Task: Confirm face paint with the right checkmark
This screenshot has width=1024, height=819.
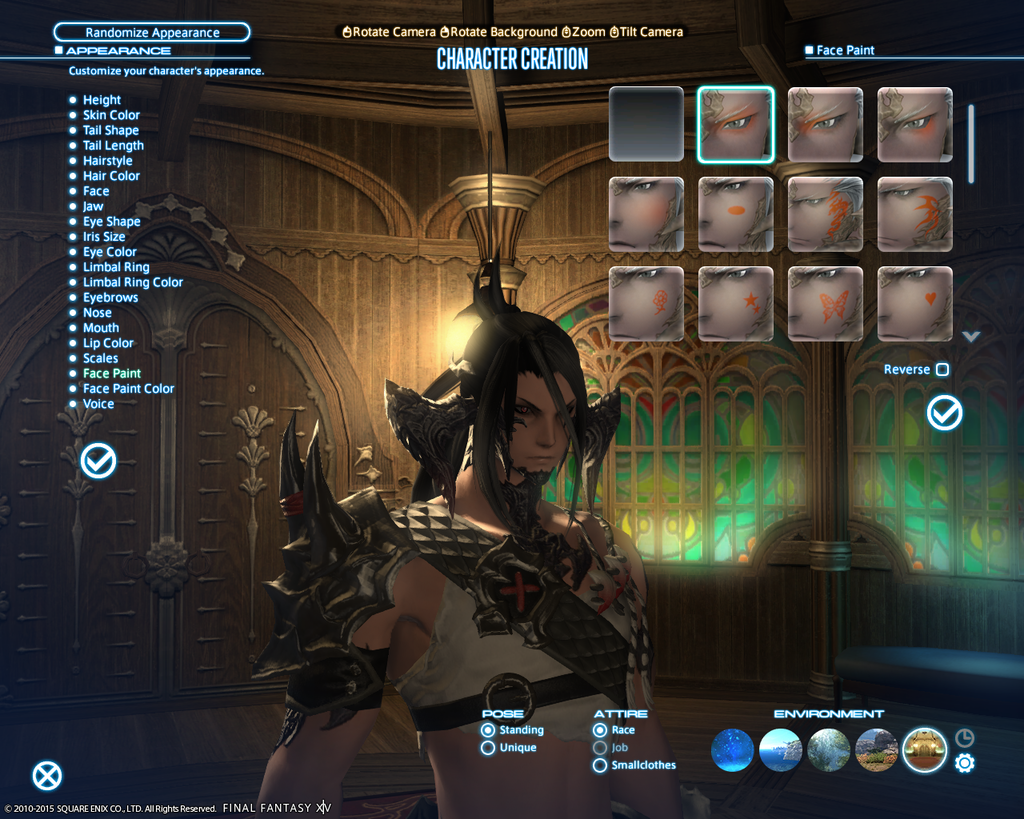Action: (944, 412)
